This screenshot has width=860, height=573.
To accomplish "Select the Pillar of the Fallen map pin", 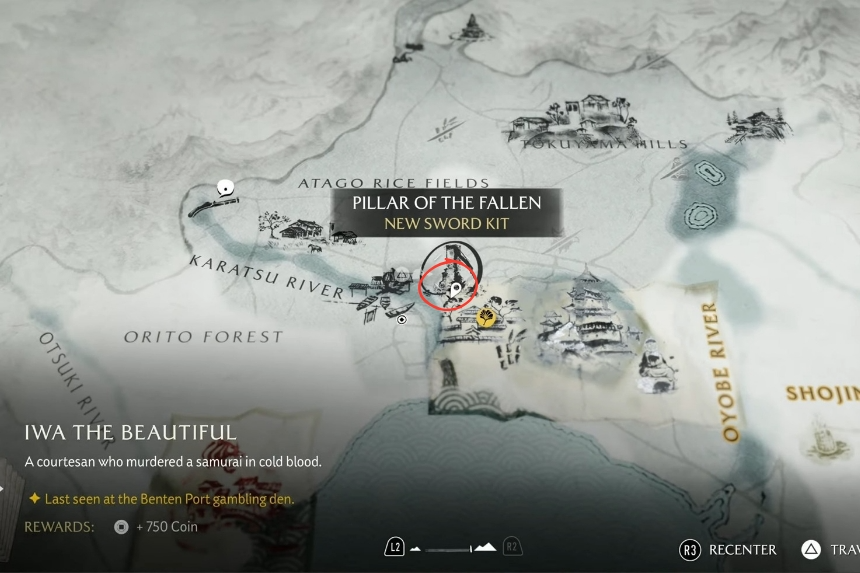I will click(456, 290).
